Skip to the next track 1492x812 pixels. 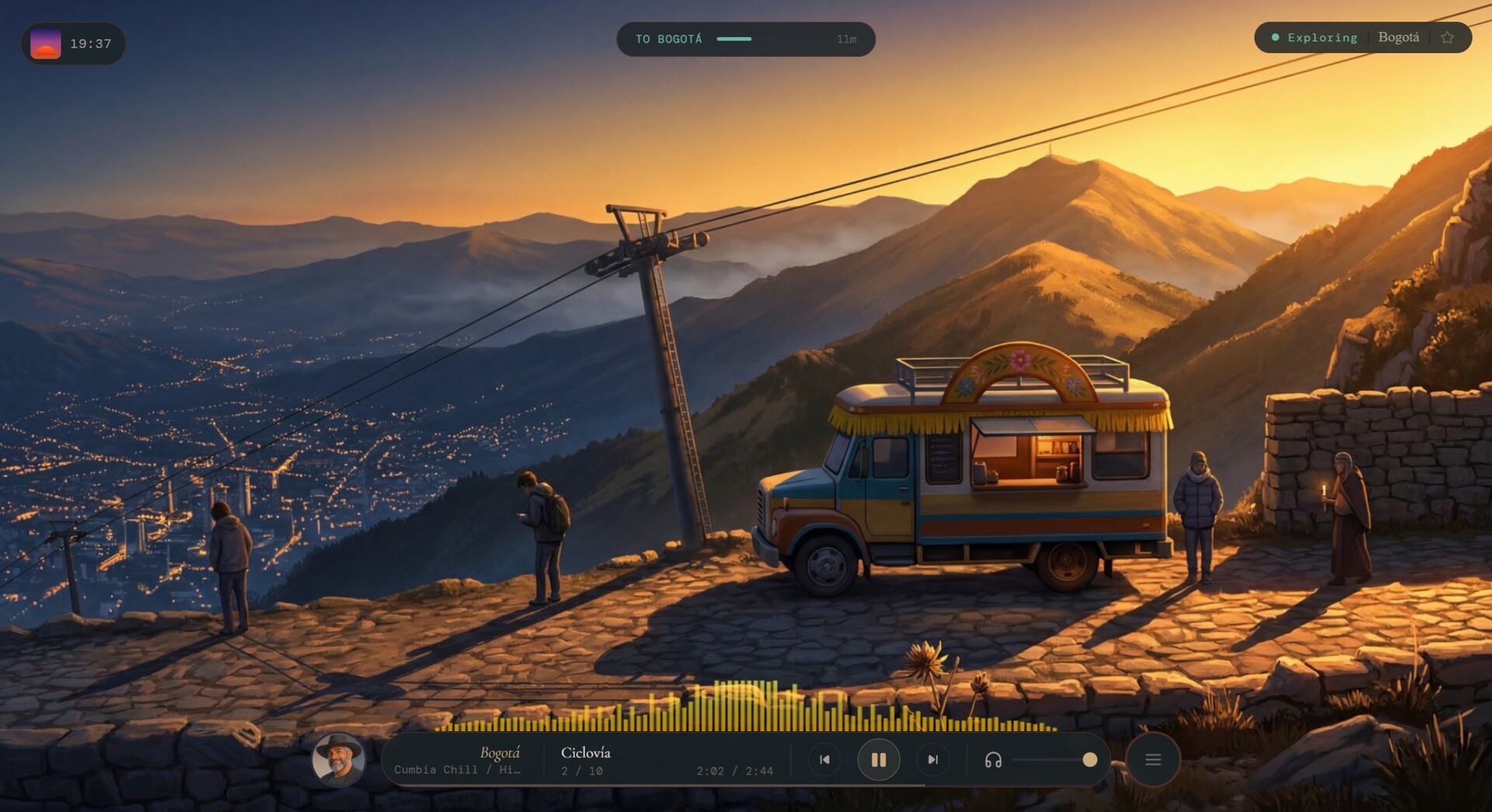pyautogui.click(x=932, y=760)
